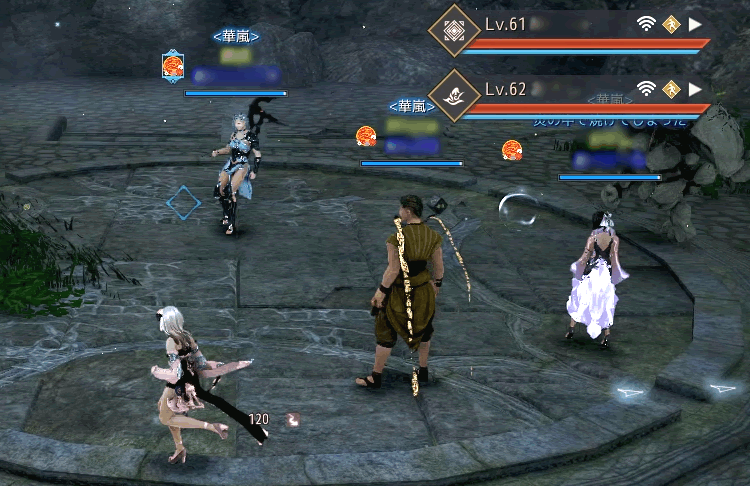The image size is (750, 486).
Task: Click the Lv.61 member's gold running-figure icon
Action: (671, 24)
